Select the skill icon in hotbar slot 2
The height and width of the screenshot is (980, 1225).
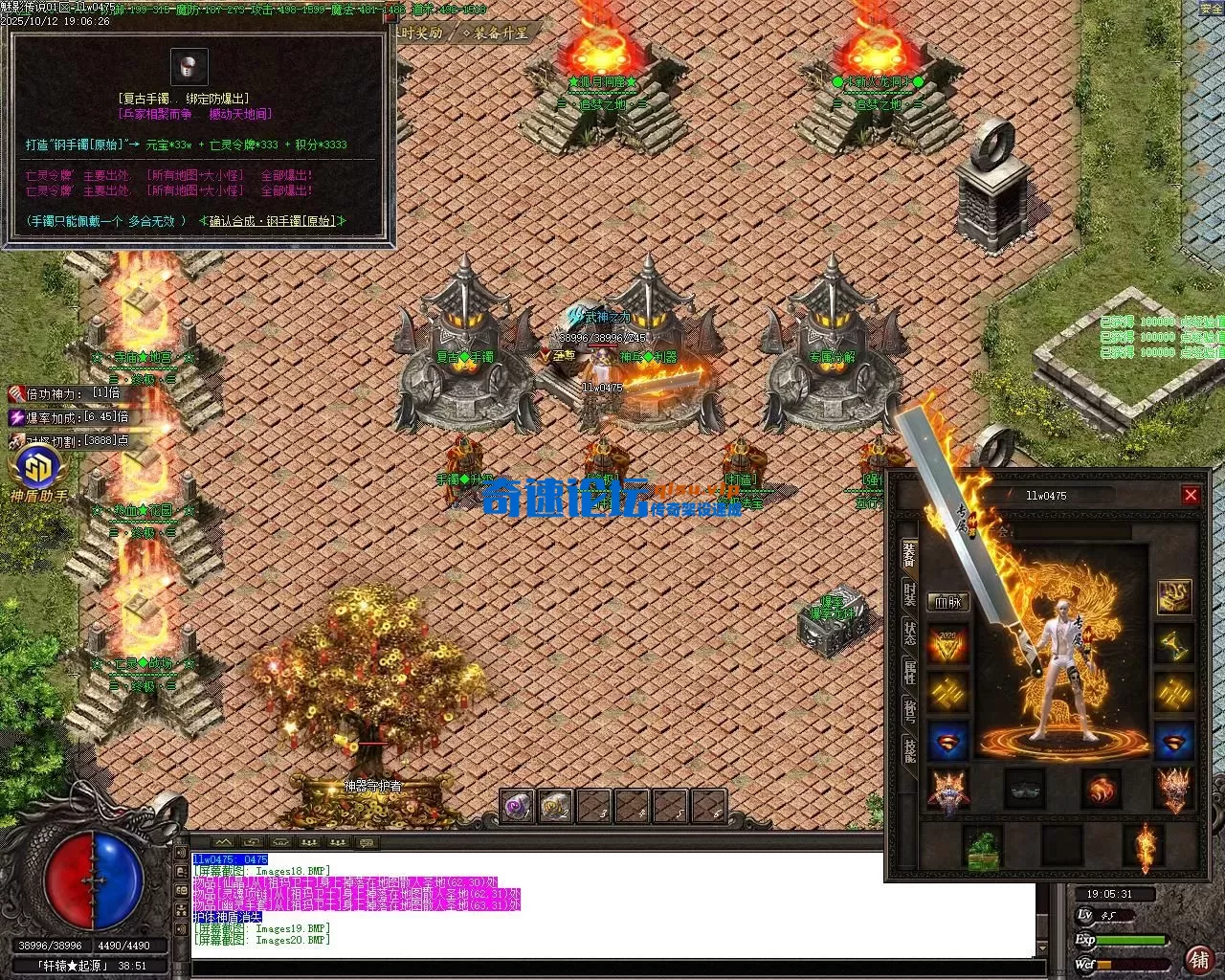click(555, 807)
